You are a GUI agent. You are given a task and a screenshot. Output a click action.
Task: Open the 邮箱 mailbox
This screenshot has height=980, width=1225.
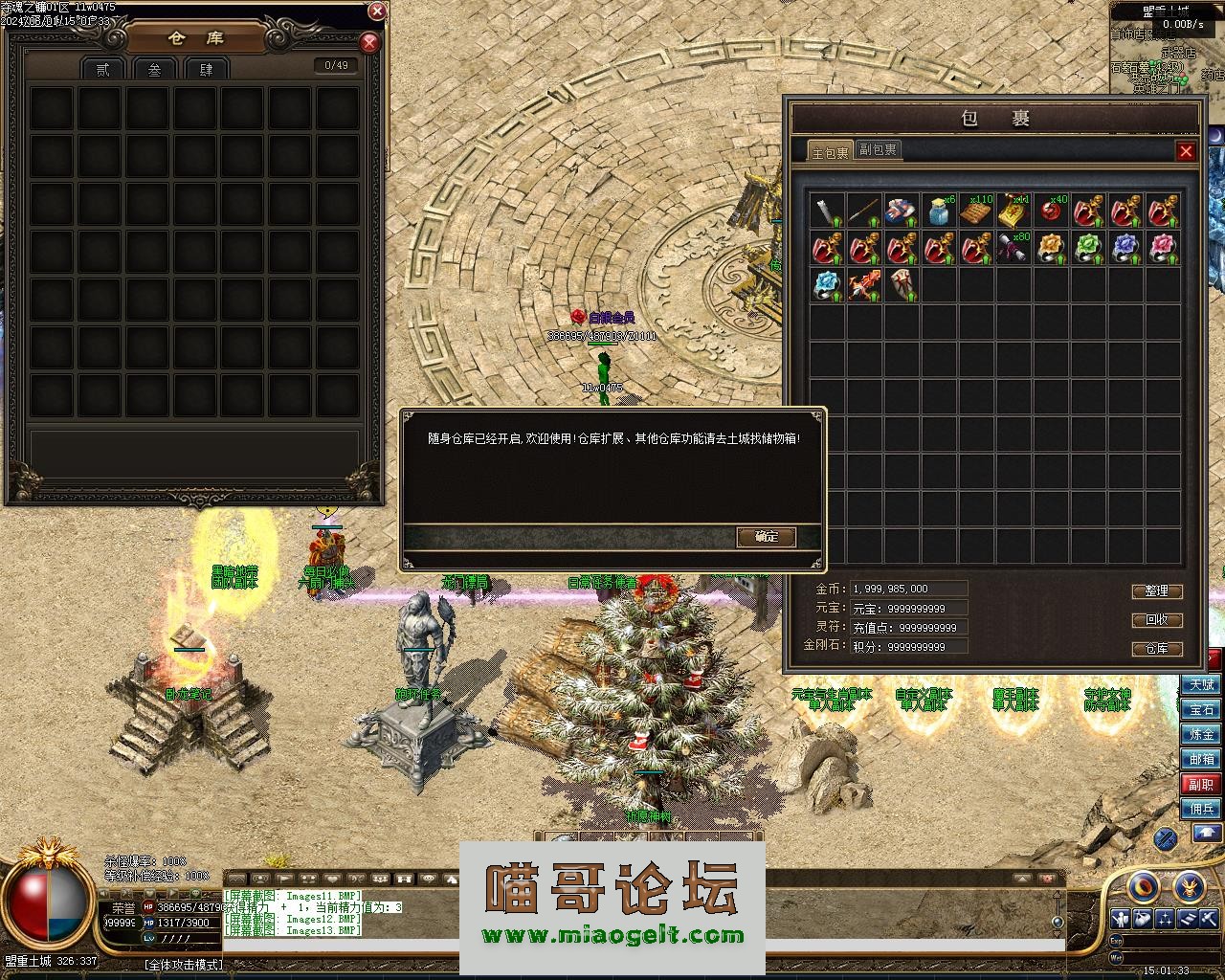[1201, 760]
